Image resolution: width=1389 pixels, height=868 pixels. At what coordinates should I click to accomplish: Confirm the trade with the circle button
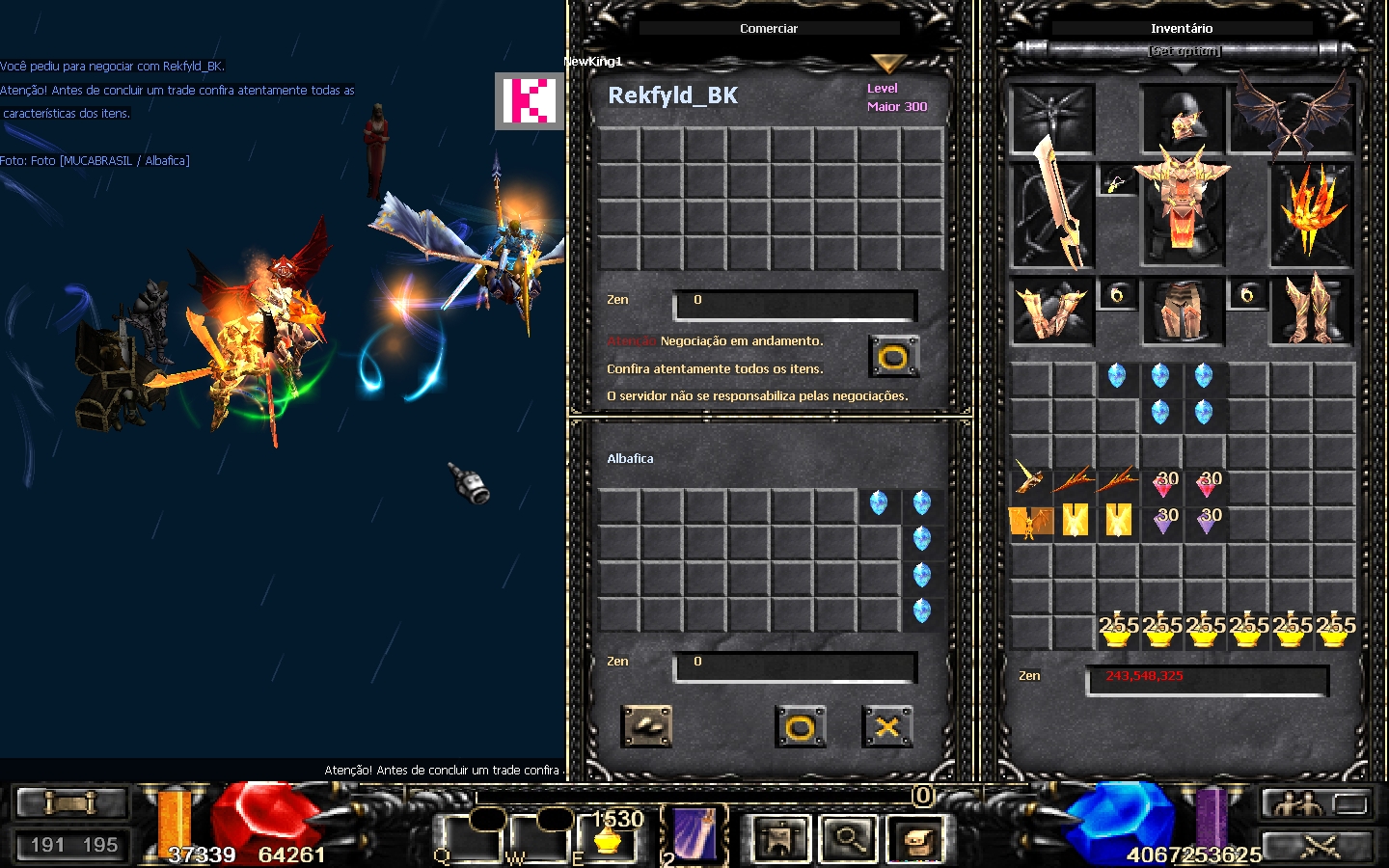point(800,727)
